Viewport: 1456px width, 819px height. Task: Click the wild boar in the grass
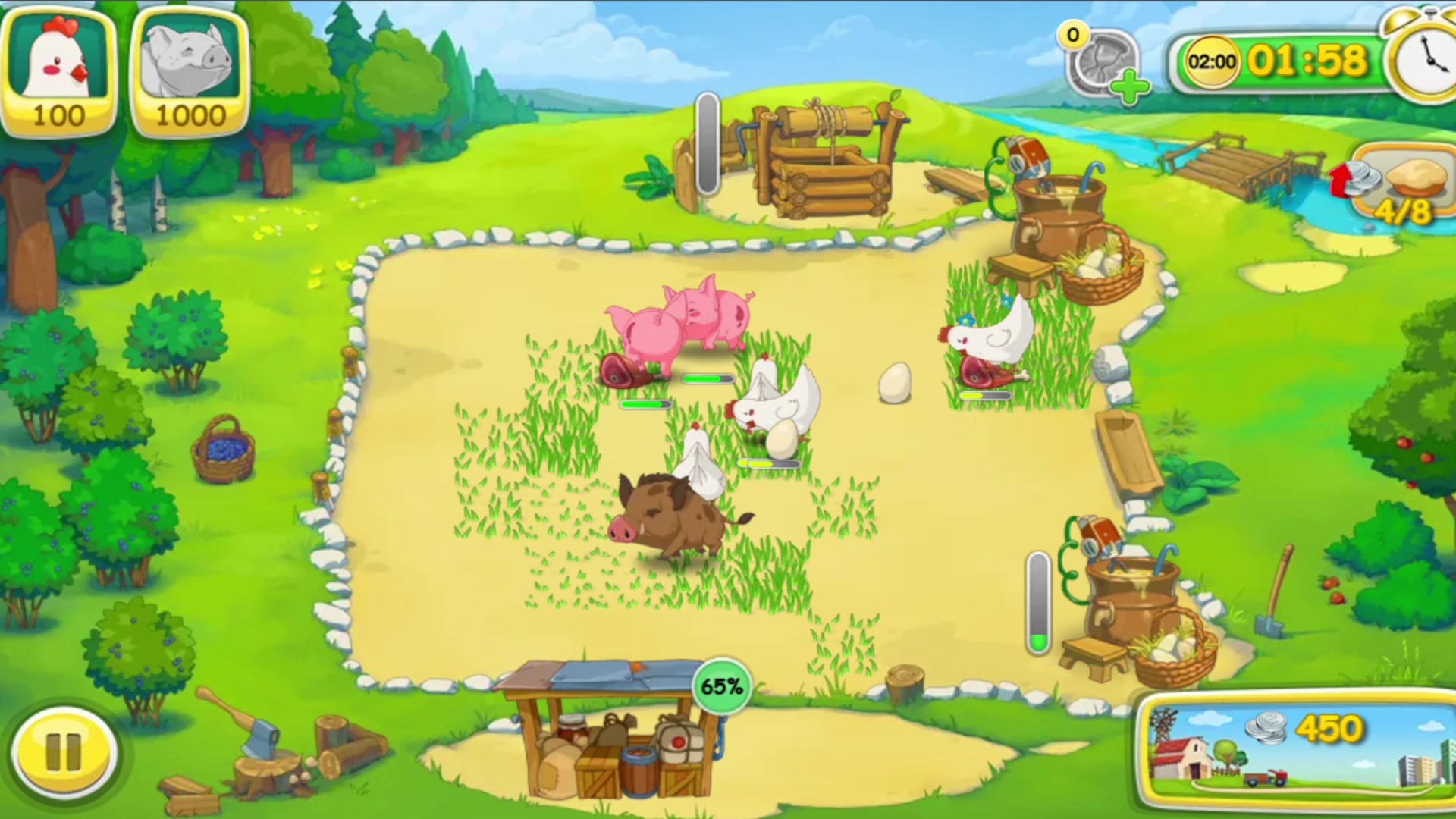point(671,516)
